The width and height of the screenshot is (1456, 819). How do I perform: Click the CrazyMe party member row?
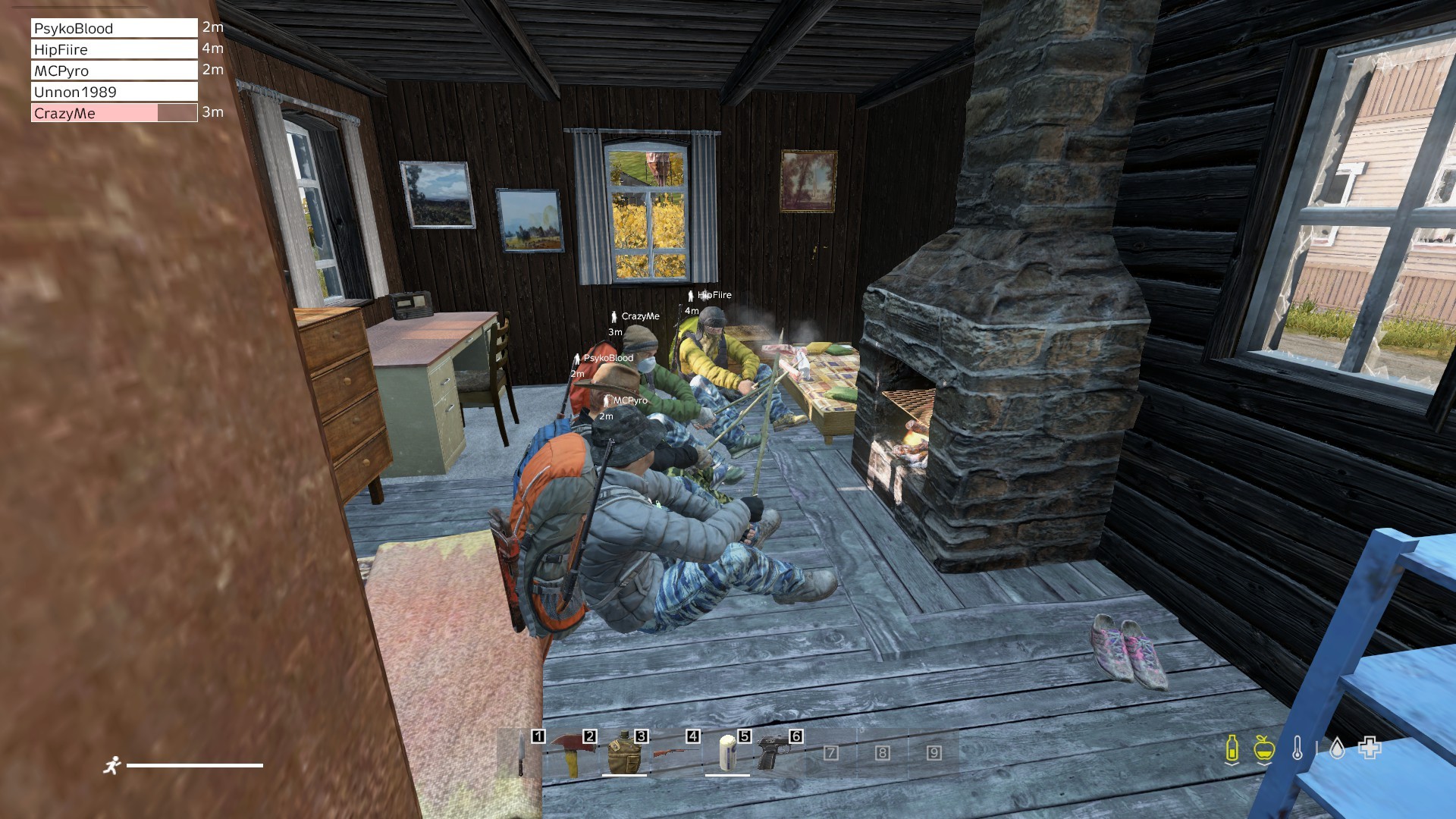pyautogui.click(x=115, y=113)
